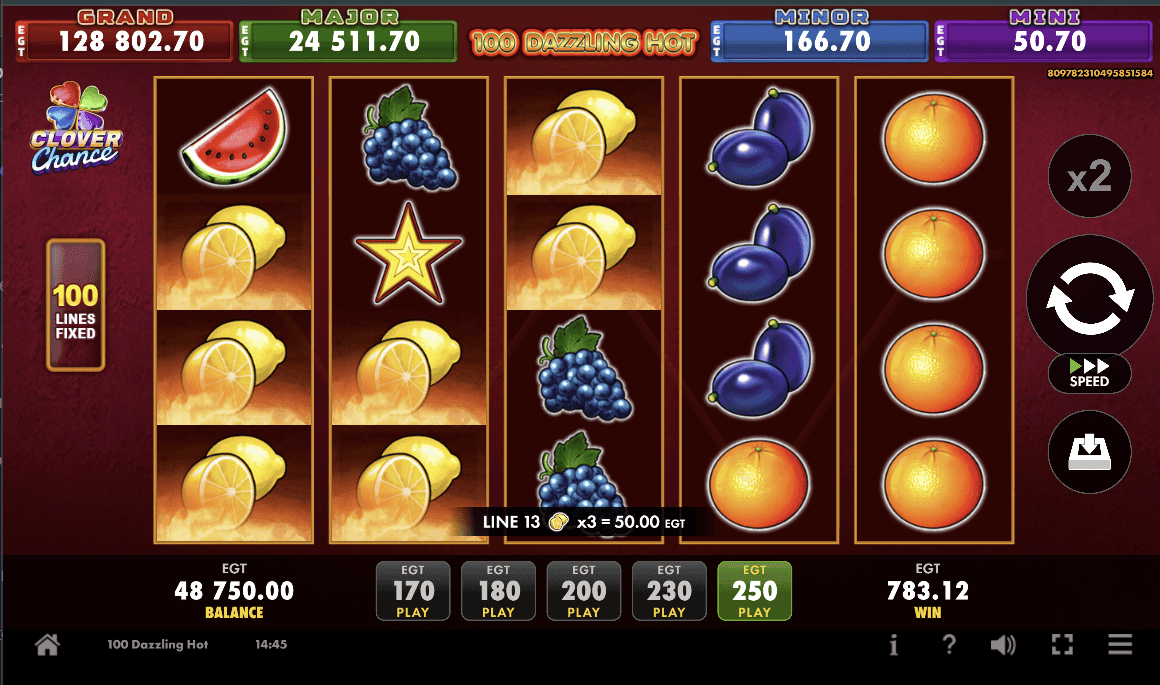This screenshot has height=685, width=1160.
Task: Open the Clover Chance logo
Action: pos(77,127)
